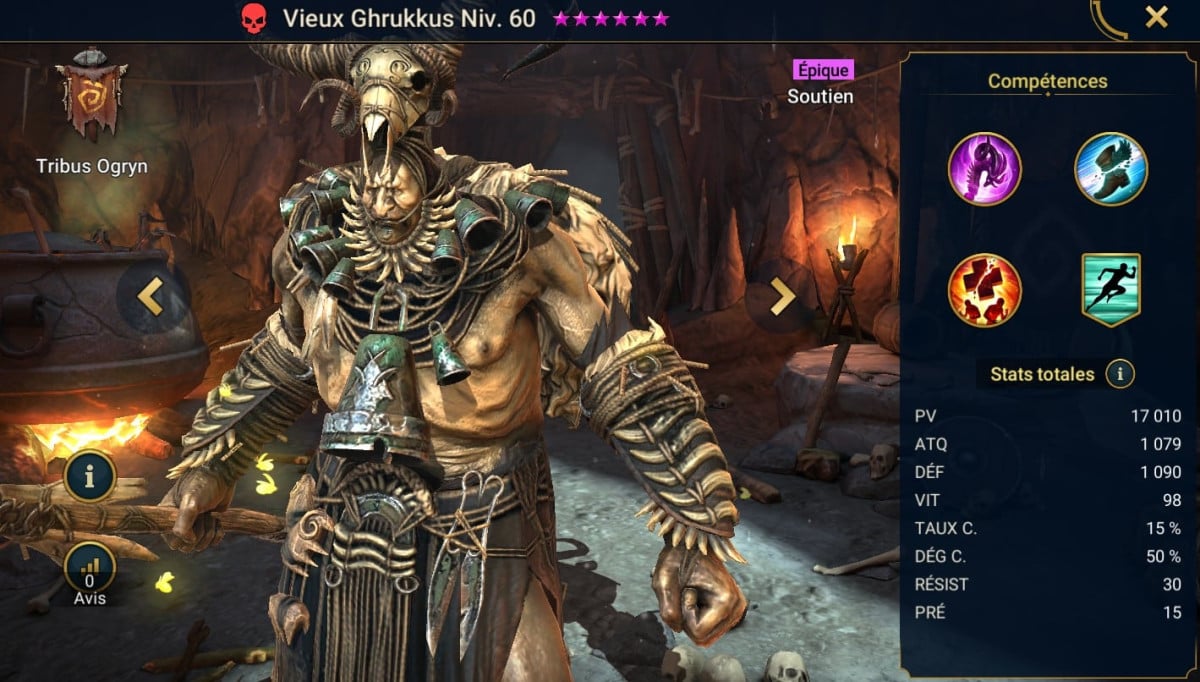
Task: View the red heal cross skill
Action: [985, 290]
